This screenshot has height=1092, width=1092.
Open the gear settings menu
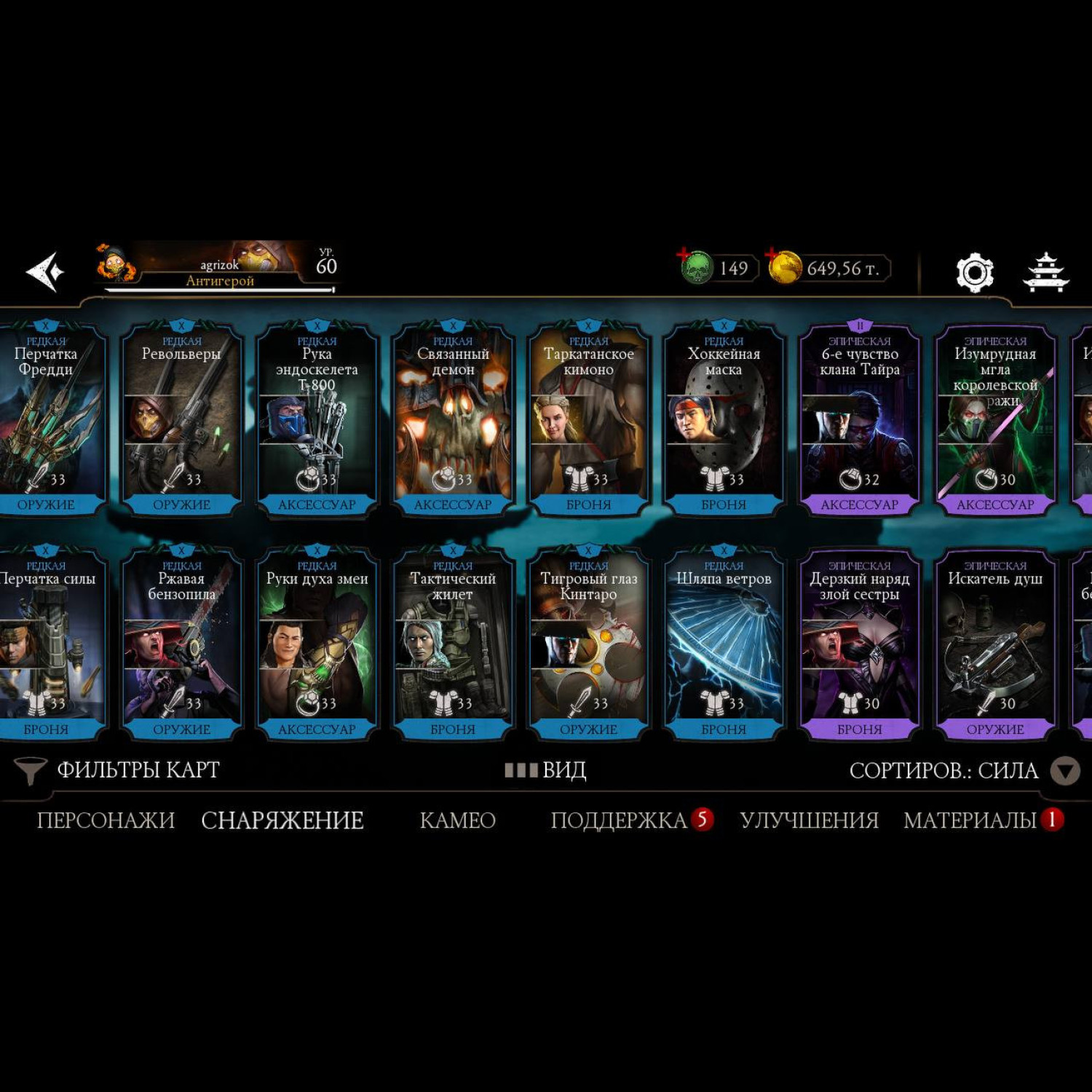[974, 272]
